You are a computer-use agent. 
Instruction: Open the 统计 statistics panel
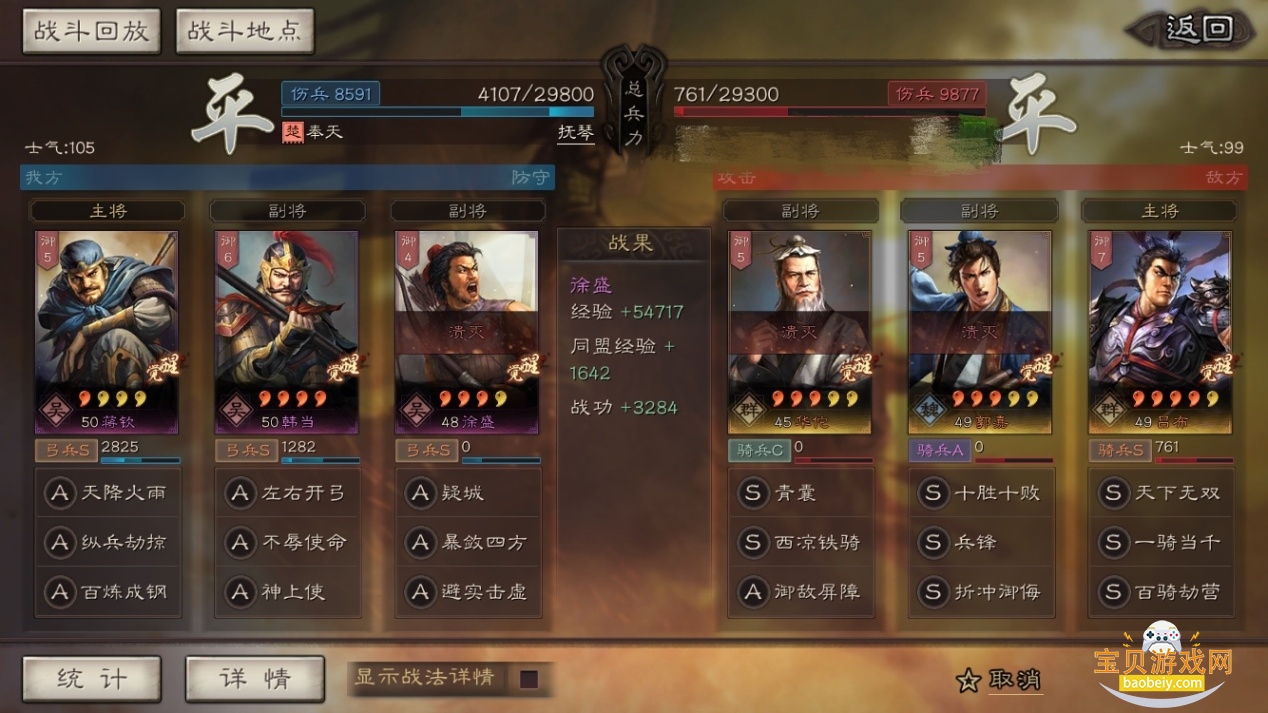coord(91,679)
